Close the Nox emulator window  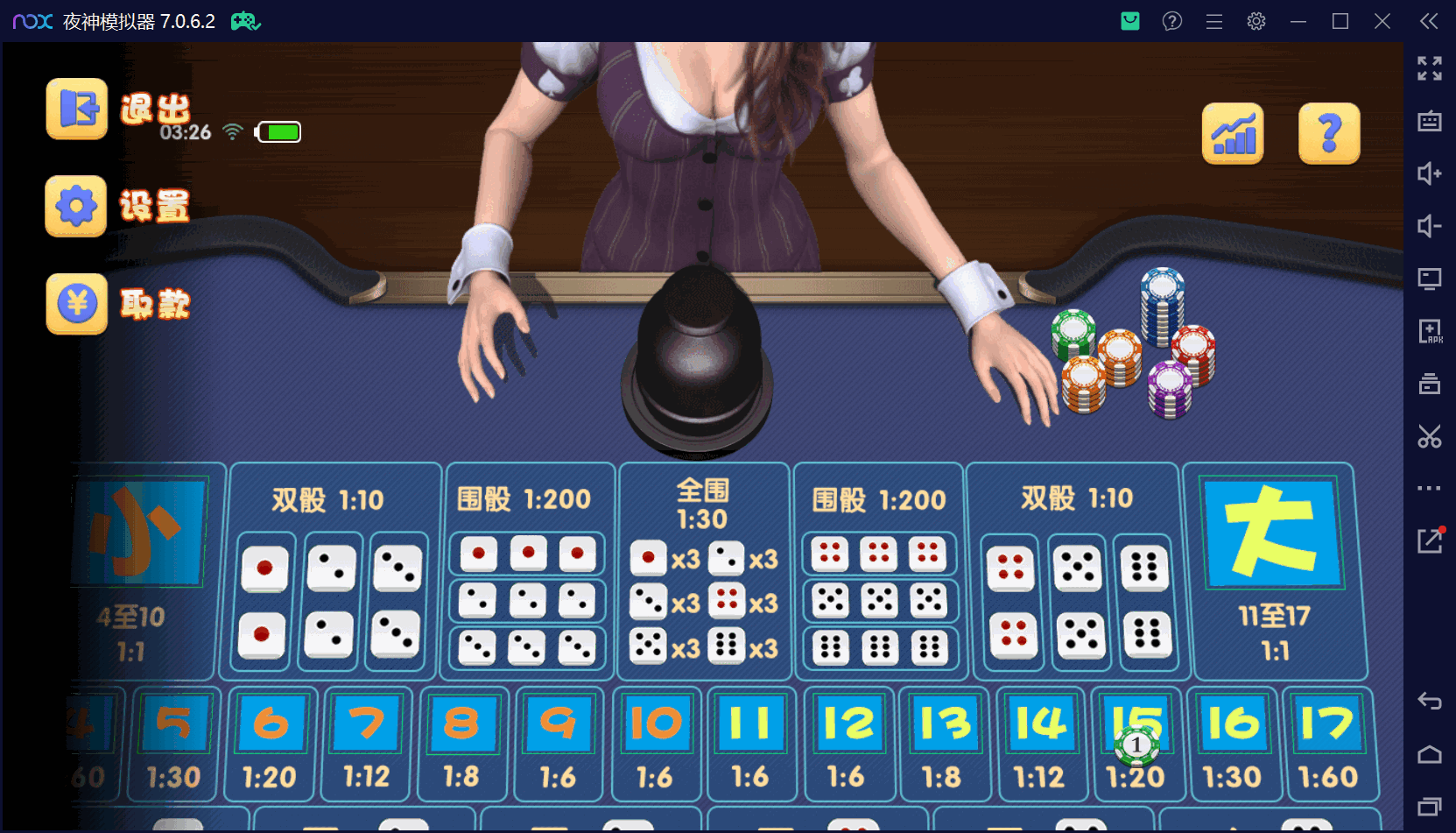coord(1382,21)
